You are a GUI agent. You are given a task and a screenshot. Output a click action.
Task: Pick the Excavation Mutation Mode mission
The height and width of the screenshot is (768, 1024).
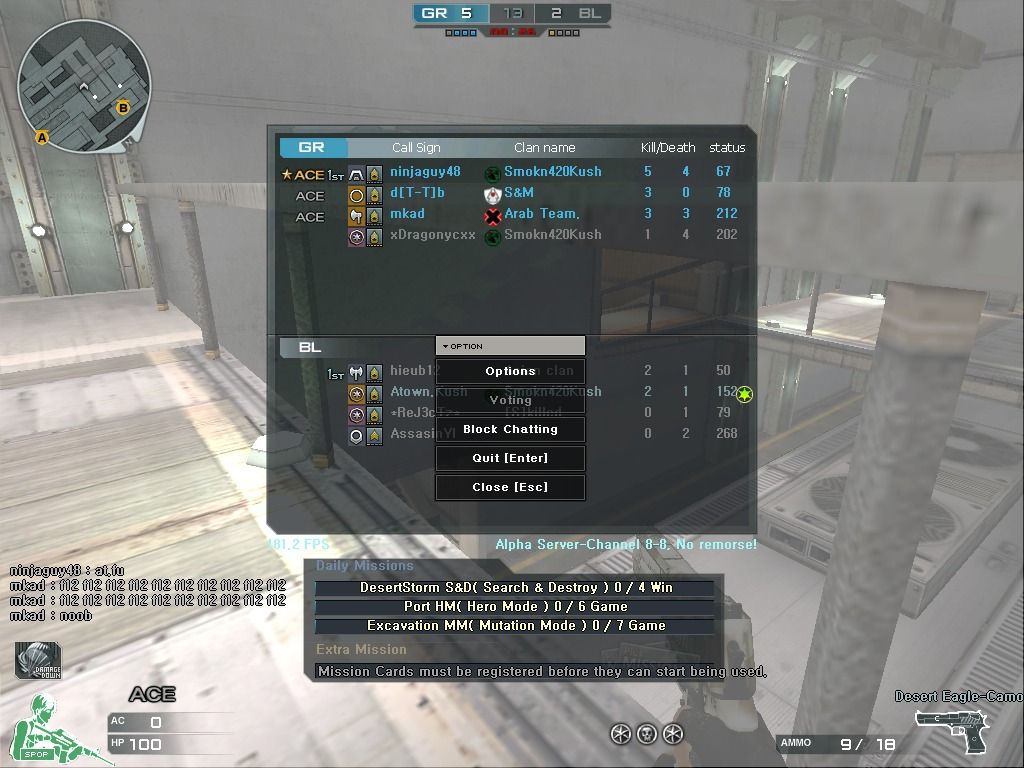(x=515, y=626)
